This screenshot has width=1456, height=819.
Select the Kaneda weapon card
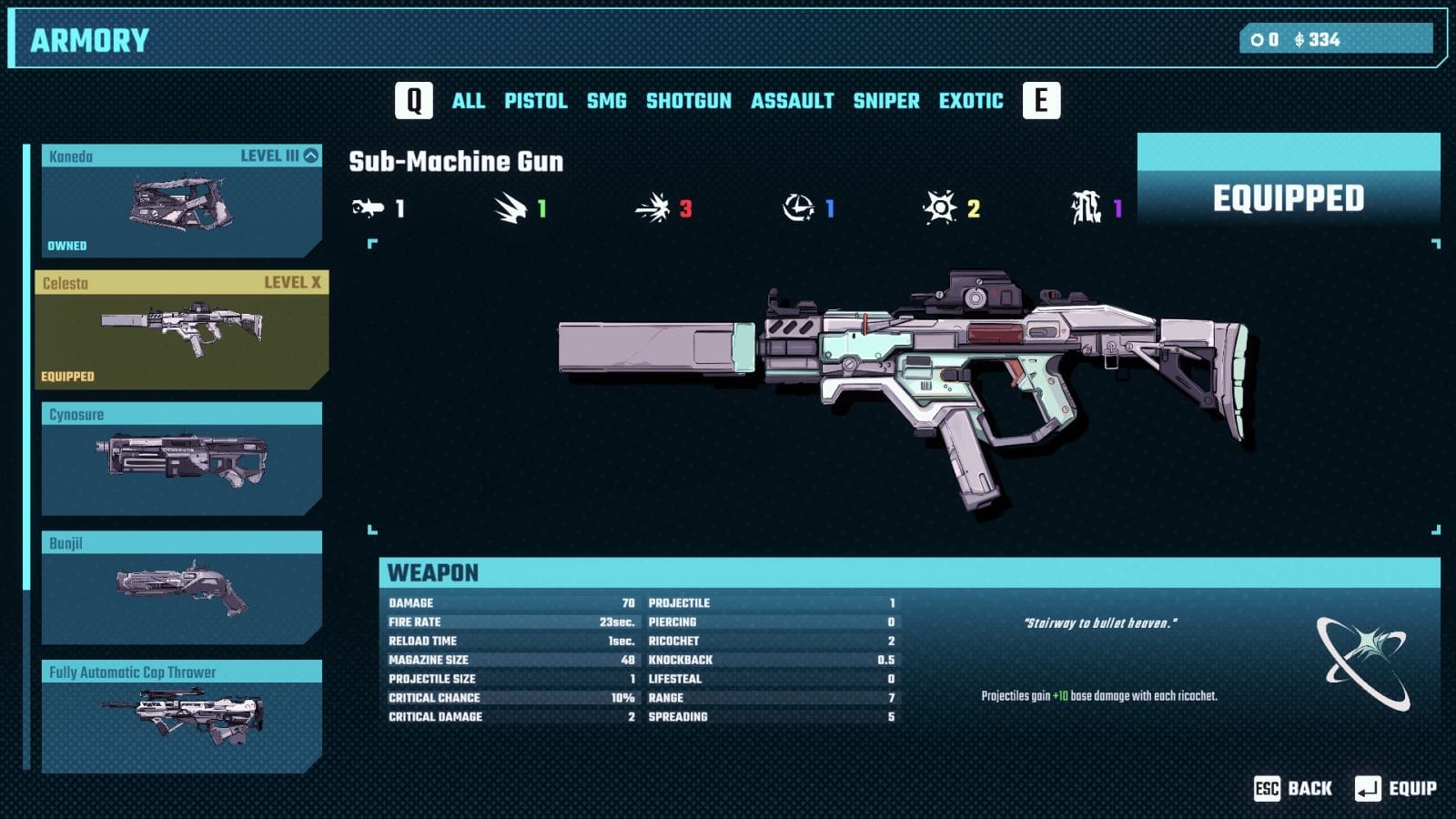pos(181,201)
